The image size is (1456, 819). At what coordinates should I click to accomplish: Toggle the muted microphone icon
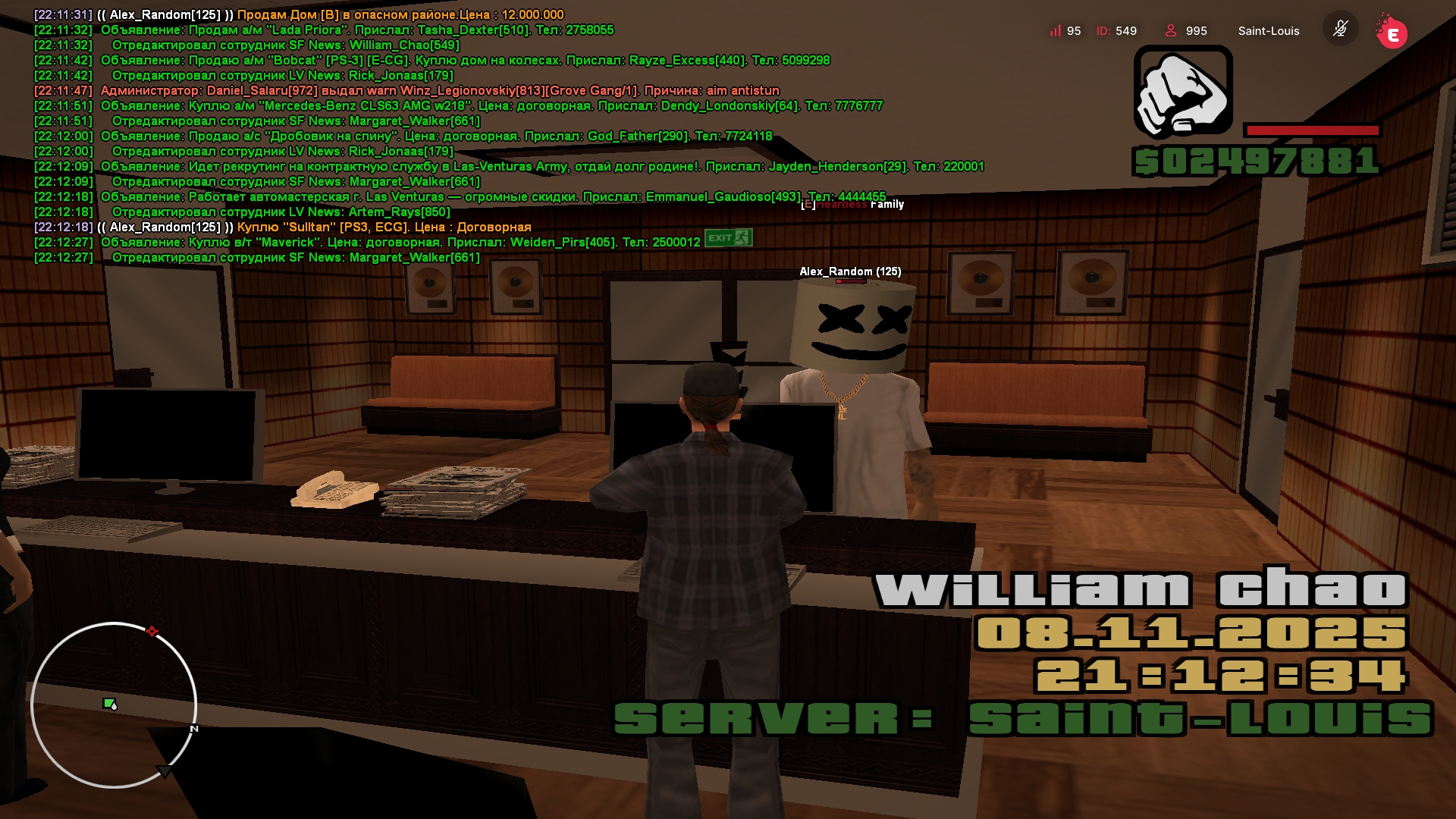[x=1340, y=30]
